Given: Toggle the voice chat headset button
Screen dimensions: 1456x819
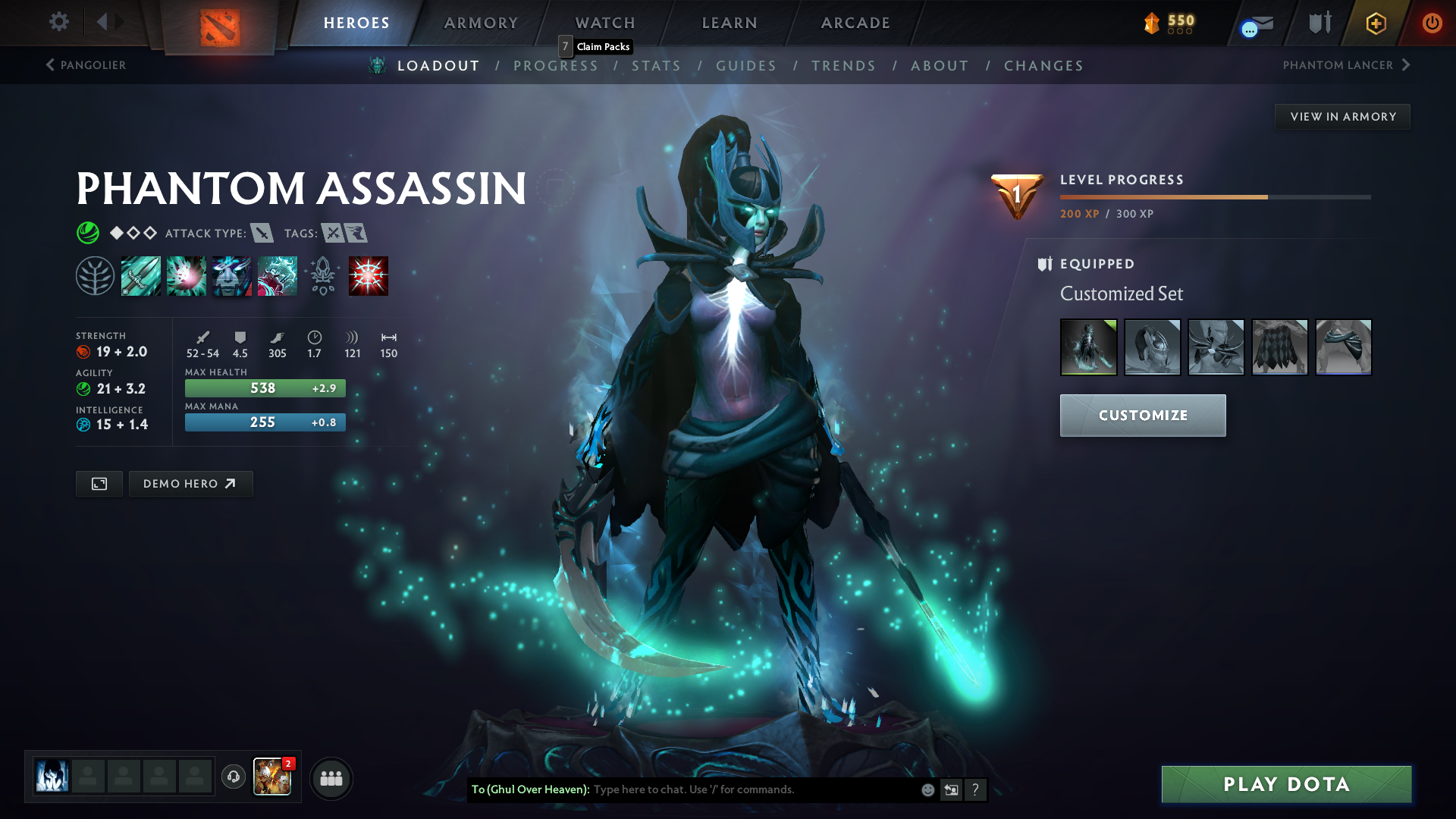Looking at the screenshot, I should point(233,777).
